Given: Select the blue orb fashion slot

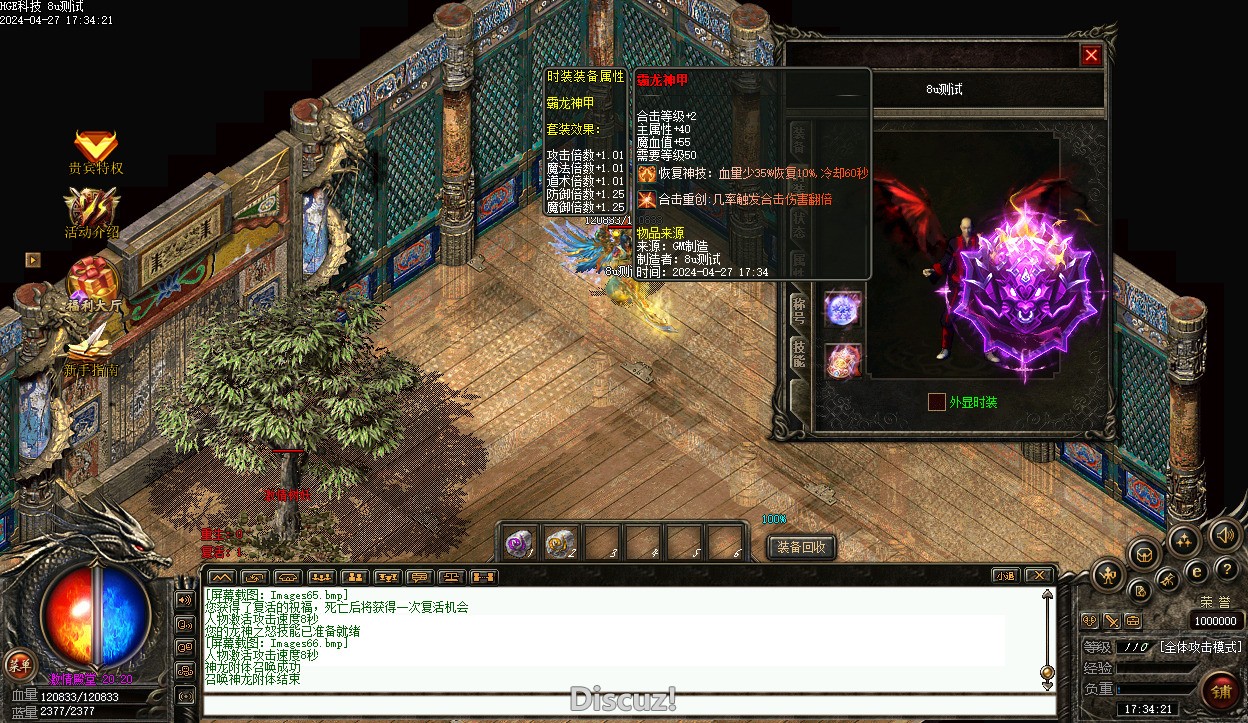Looking at the screenshot, I should 843,308.
